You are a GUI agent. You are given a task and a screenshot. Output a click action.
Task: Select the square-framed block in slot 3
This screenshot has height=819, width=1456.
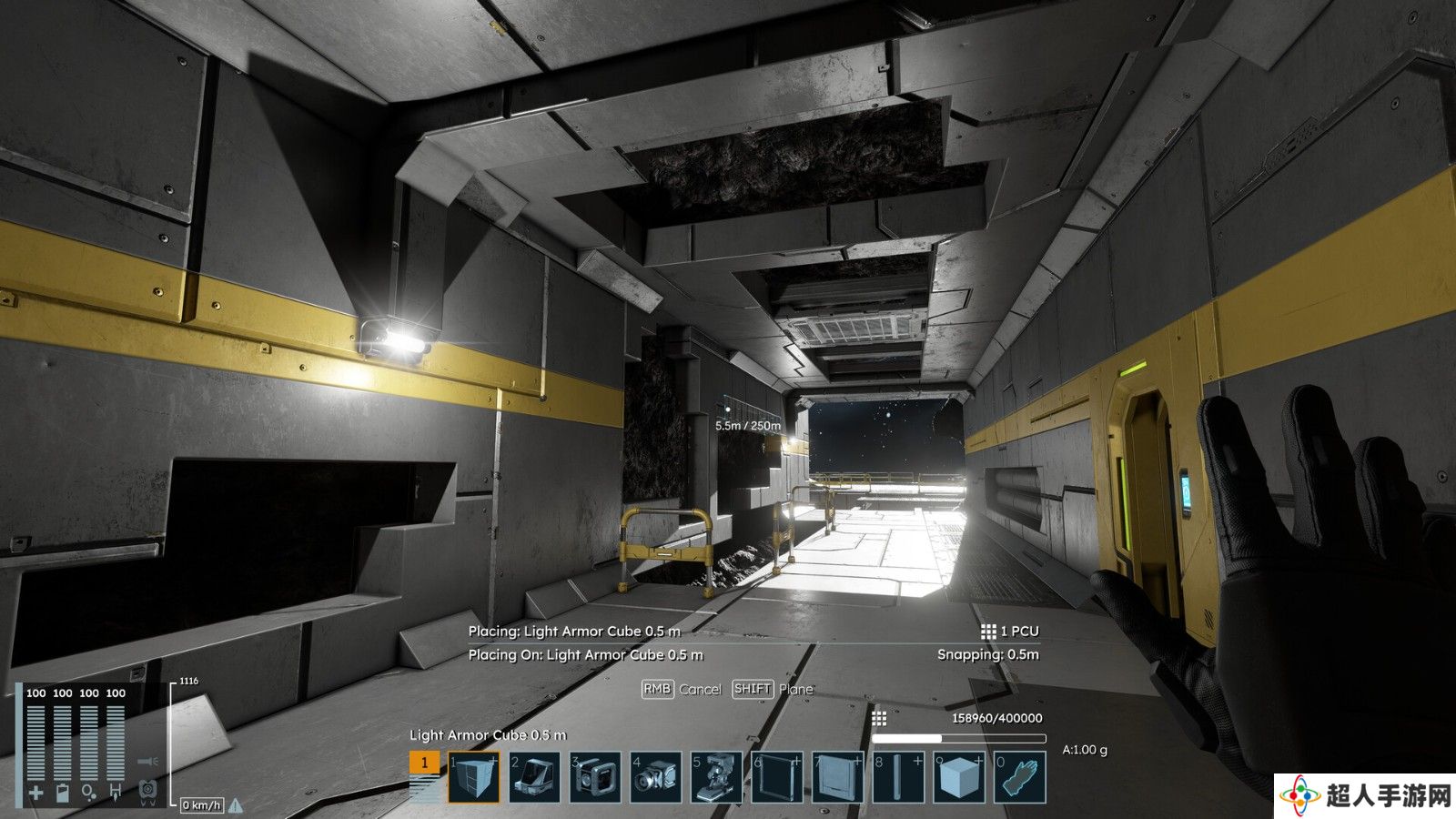click(x=595, y=777)
